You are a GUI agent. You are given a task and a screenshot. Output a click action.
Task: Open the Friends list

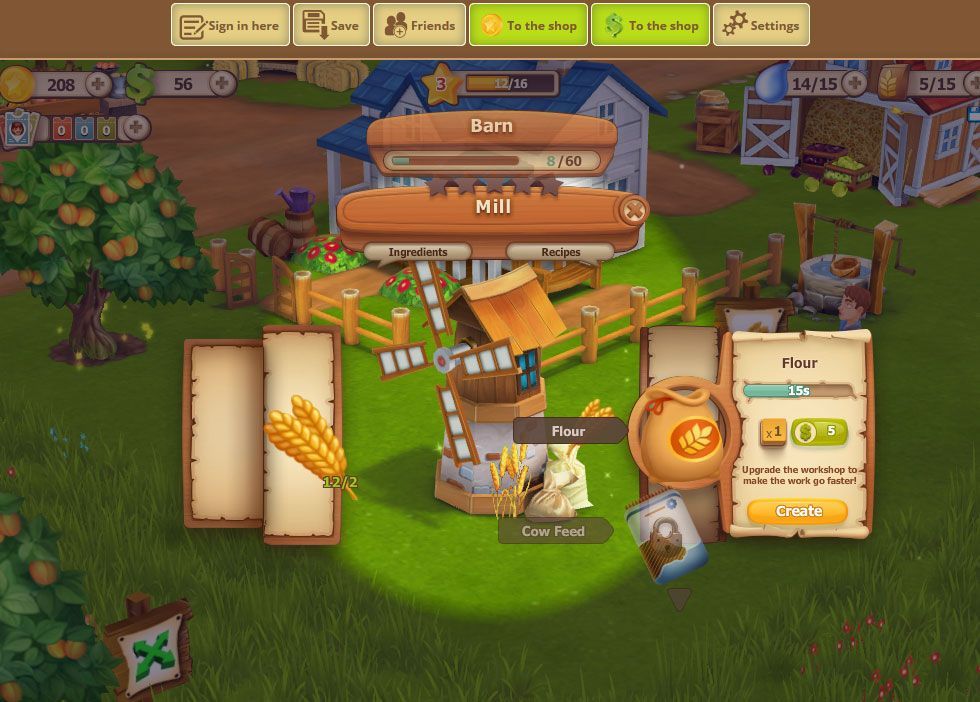[x=419, y=25]
